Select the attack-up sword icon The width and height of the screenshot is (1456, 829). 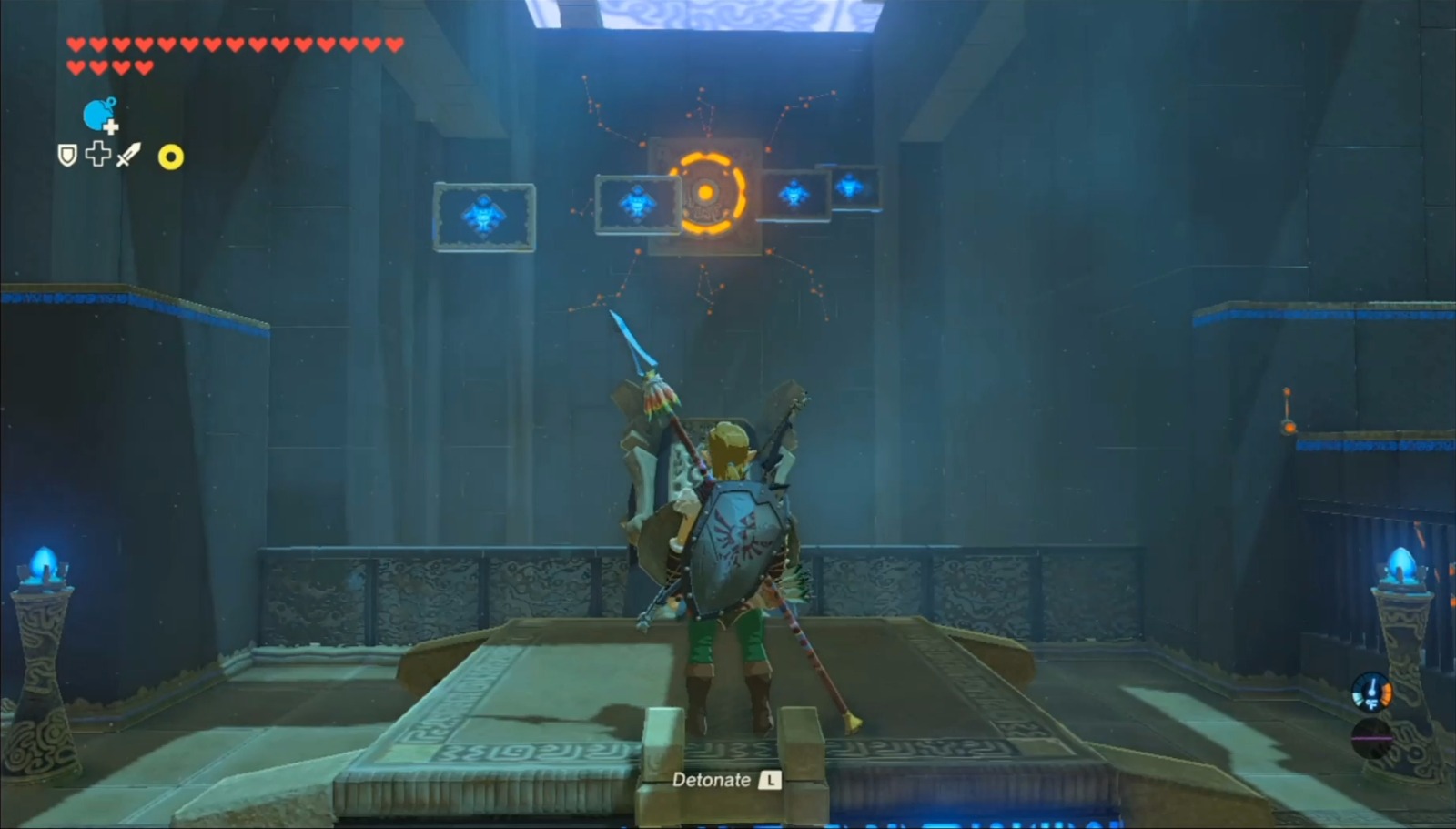(128, 155)
